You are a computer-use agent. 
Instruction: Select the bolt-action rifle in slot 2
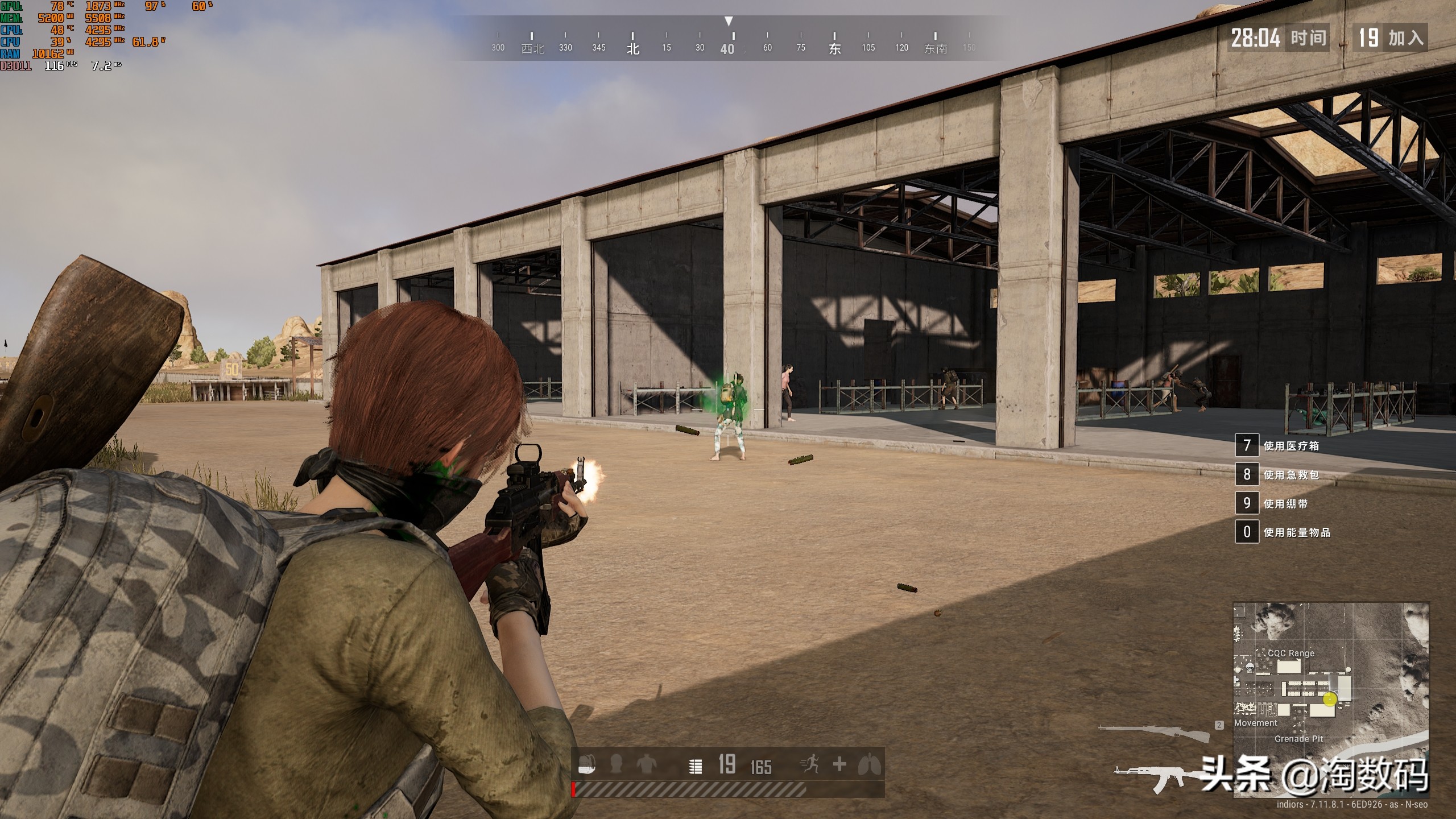[1153, 732]
